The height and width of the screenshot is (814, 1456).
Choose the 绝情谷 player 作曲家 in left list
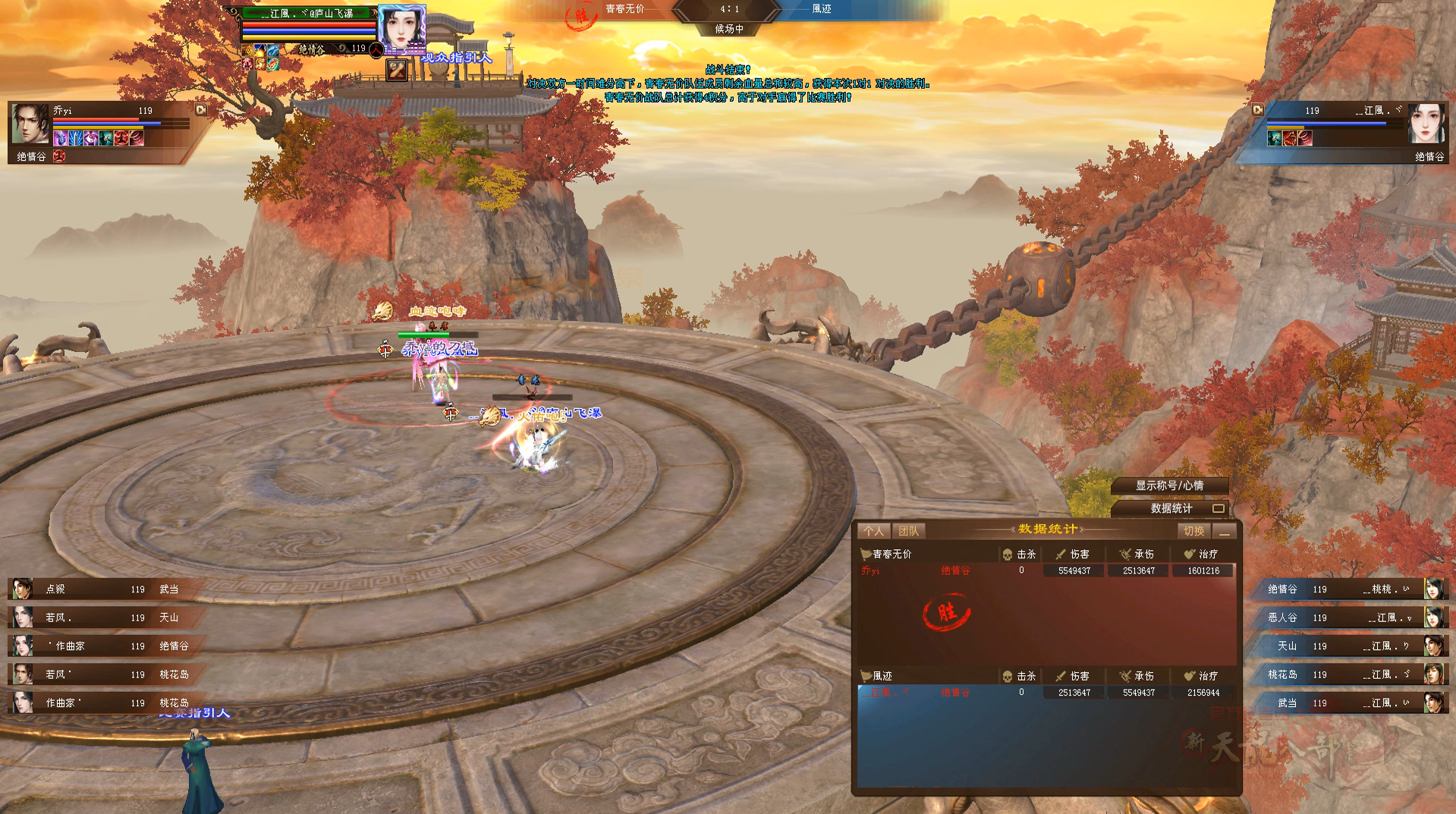click(99, 646)
